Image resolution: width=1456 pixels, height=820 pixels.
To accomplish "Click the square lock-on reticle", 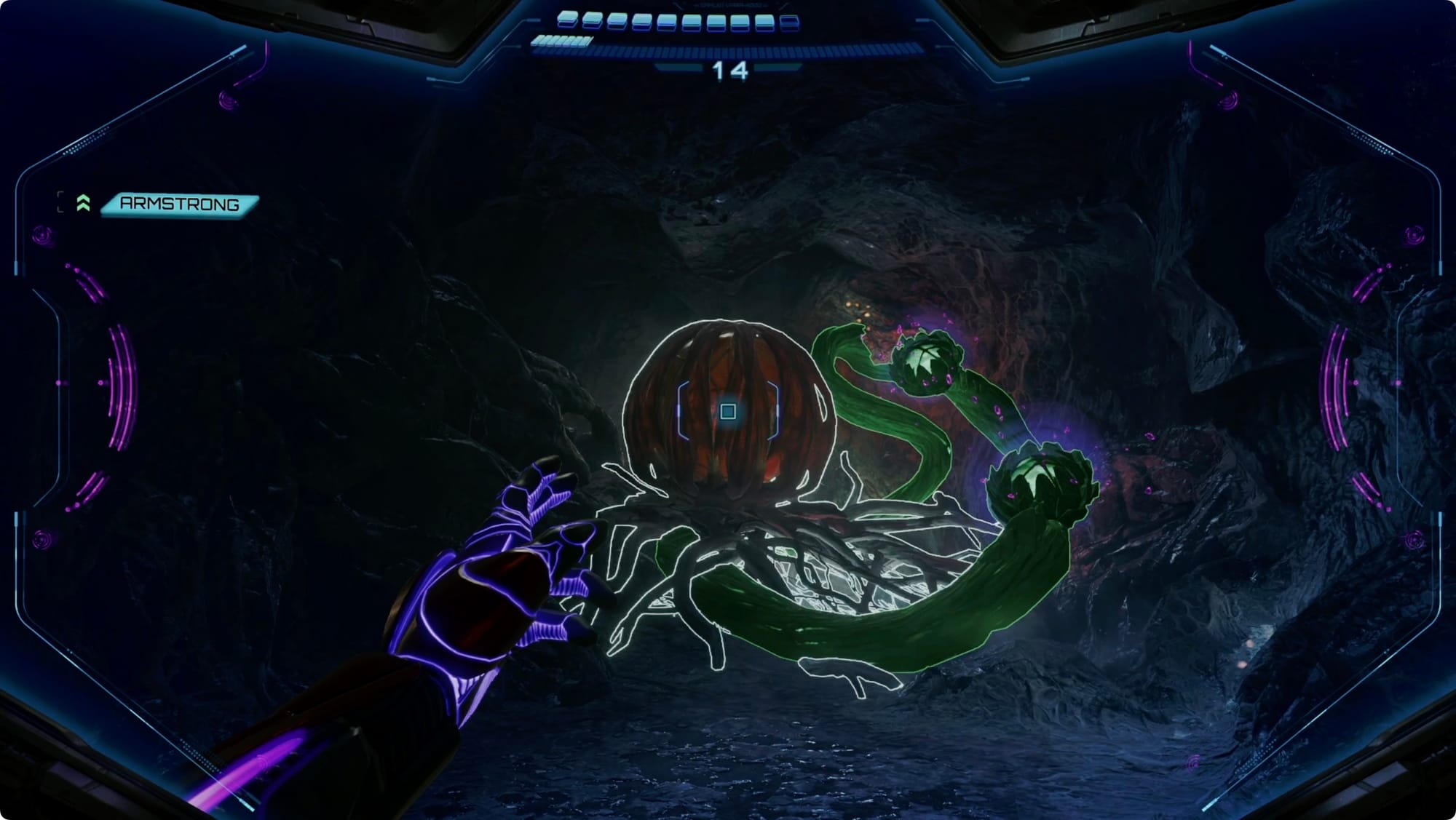I will 727,412.
